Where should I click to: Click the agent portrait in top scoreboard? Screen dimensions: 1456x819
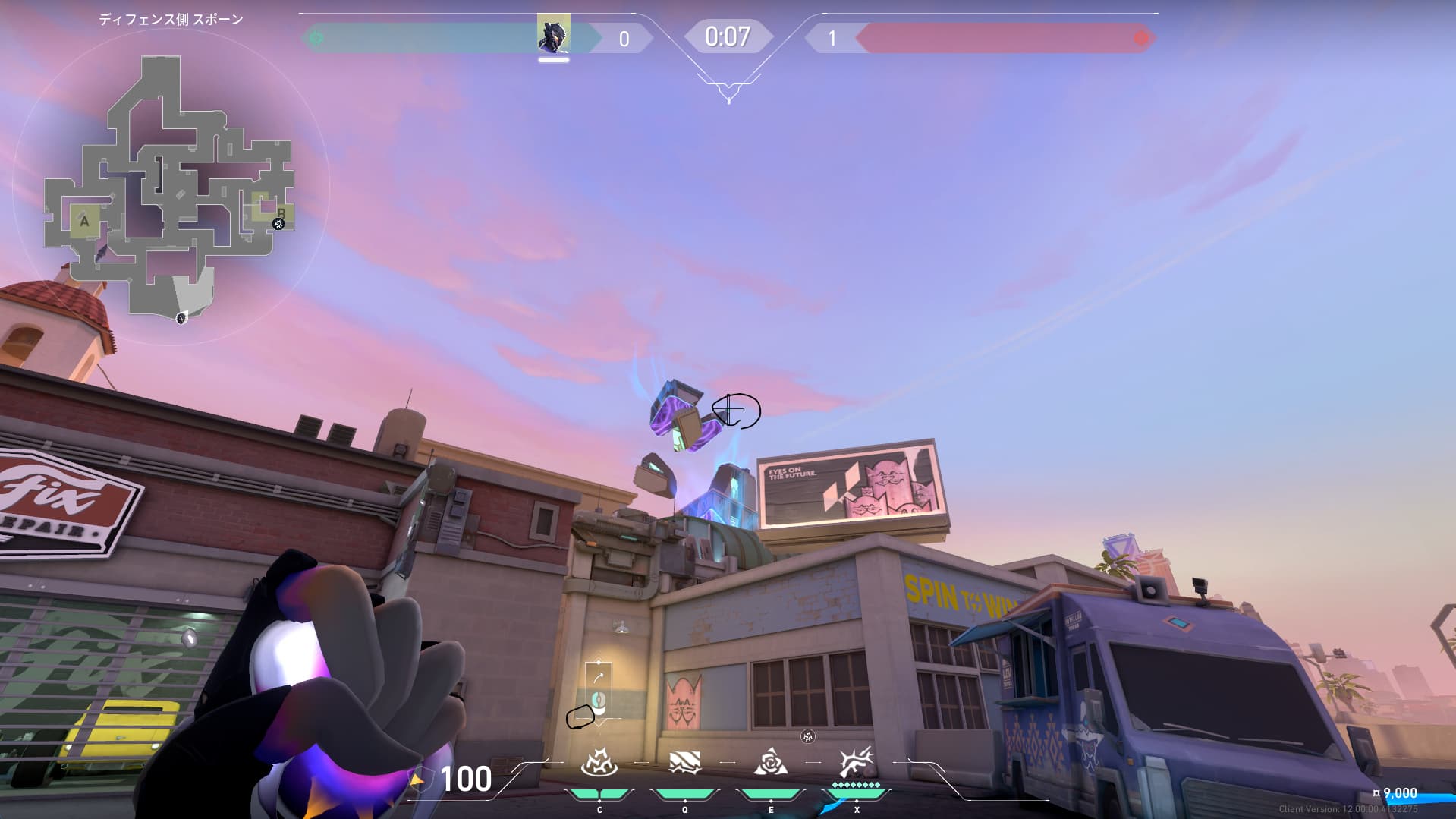553,33
